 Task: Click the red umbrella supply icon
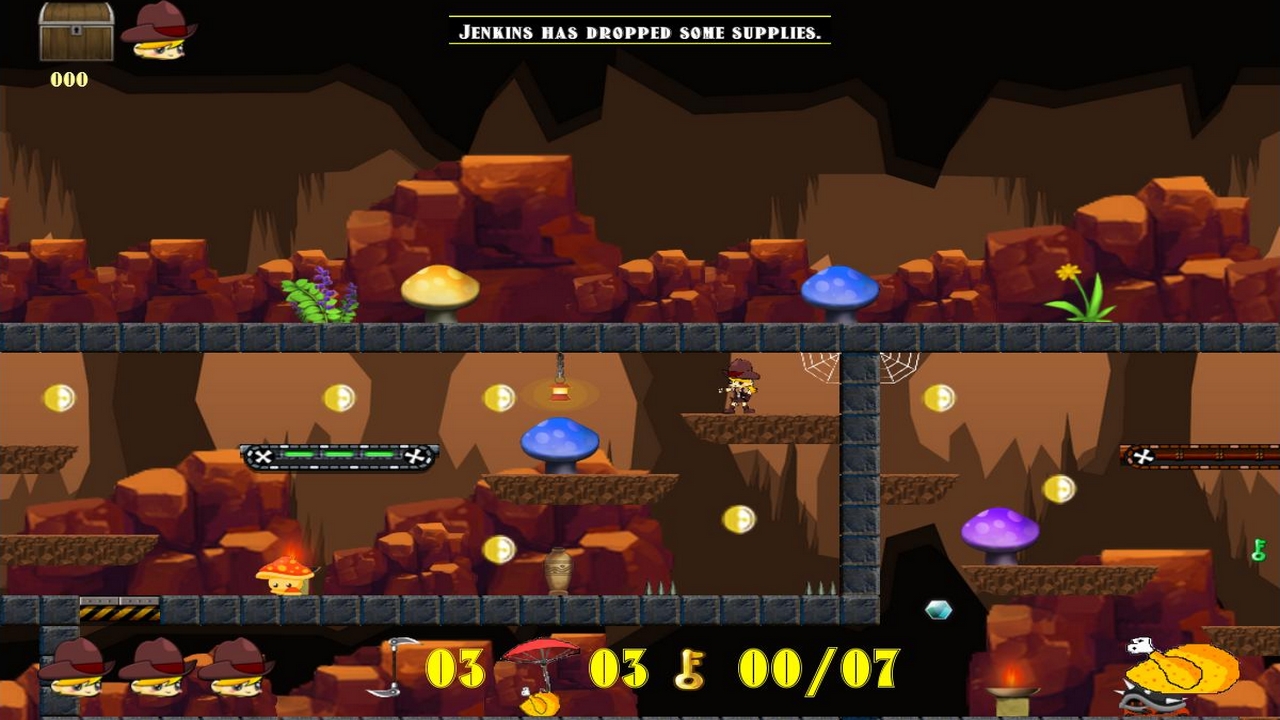click(541, 655)
